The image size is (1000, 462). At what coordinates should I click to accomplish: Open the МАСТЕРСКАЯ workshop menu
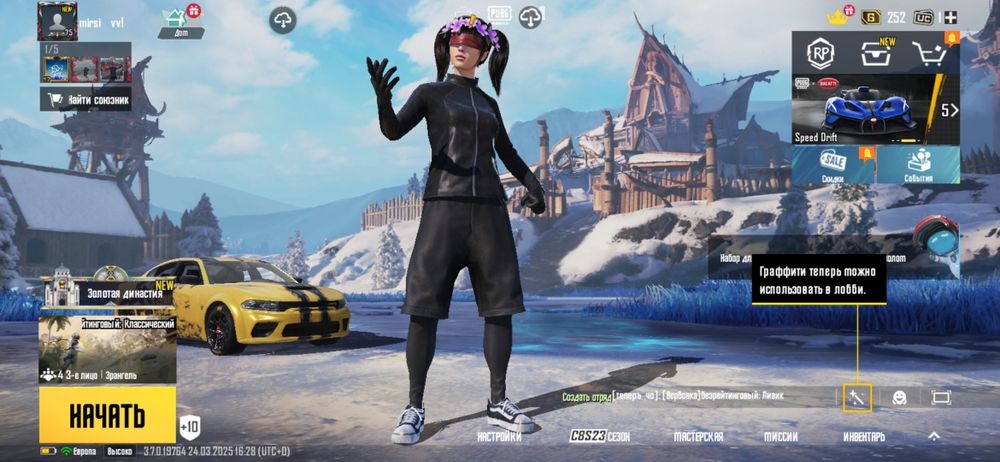[x=698, y=437]
